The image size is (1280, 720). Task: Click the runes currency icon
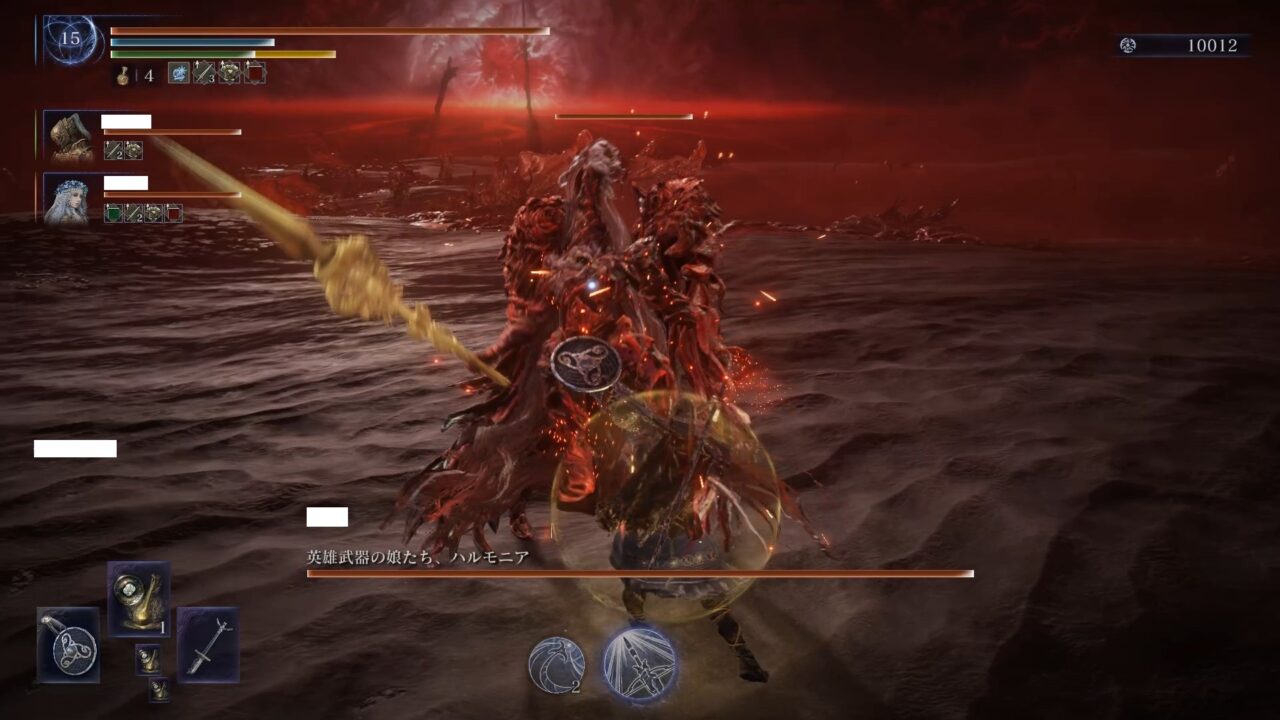pos(1128,45)
